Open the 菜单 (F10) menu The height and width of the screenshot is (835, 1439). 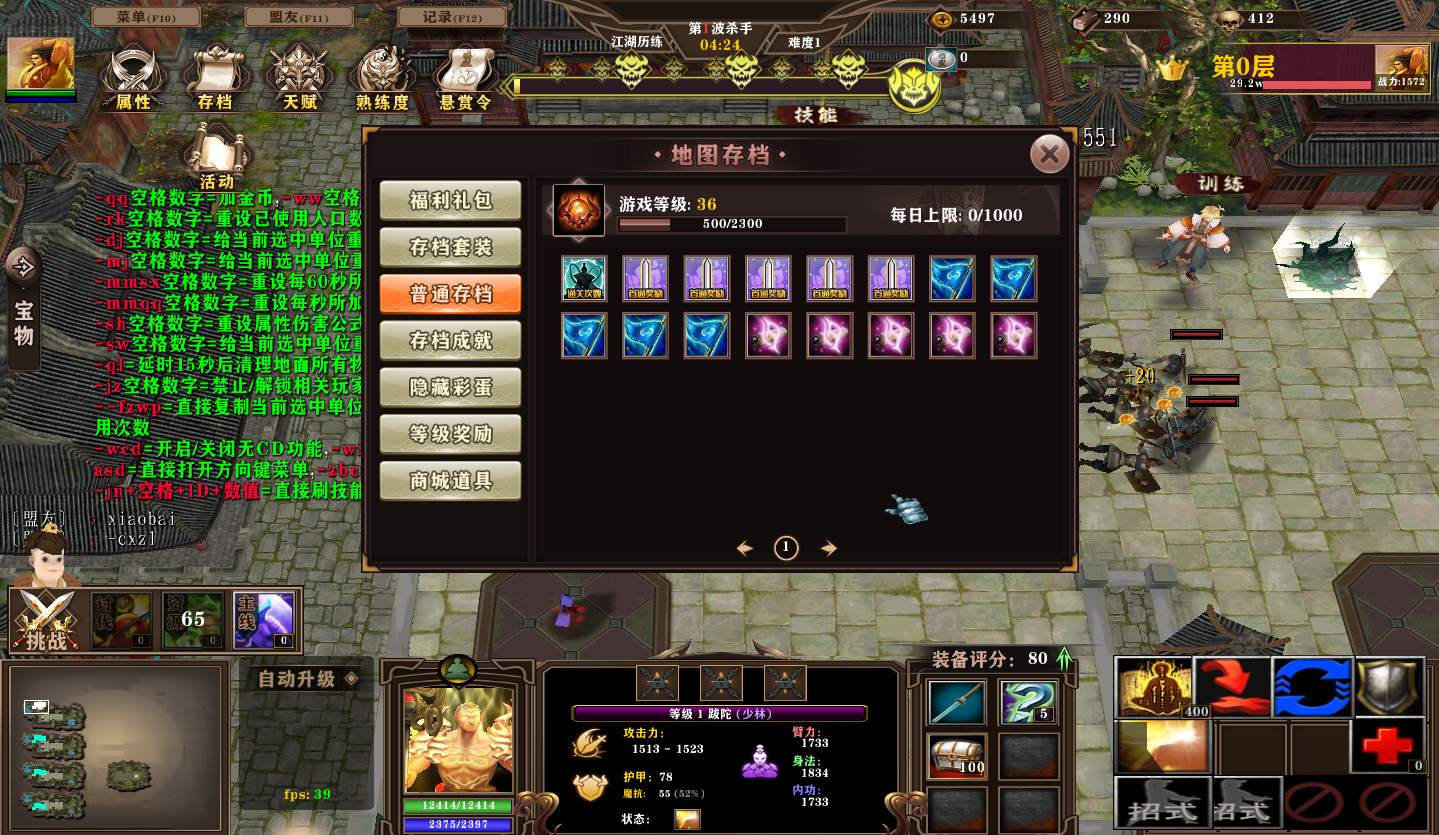(146, 17)
